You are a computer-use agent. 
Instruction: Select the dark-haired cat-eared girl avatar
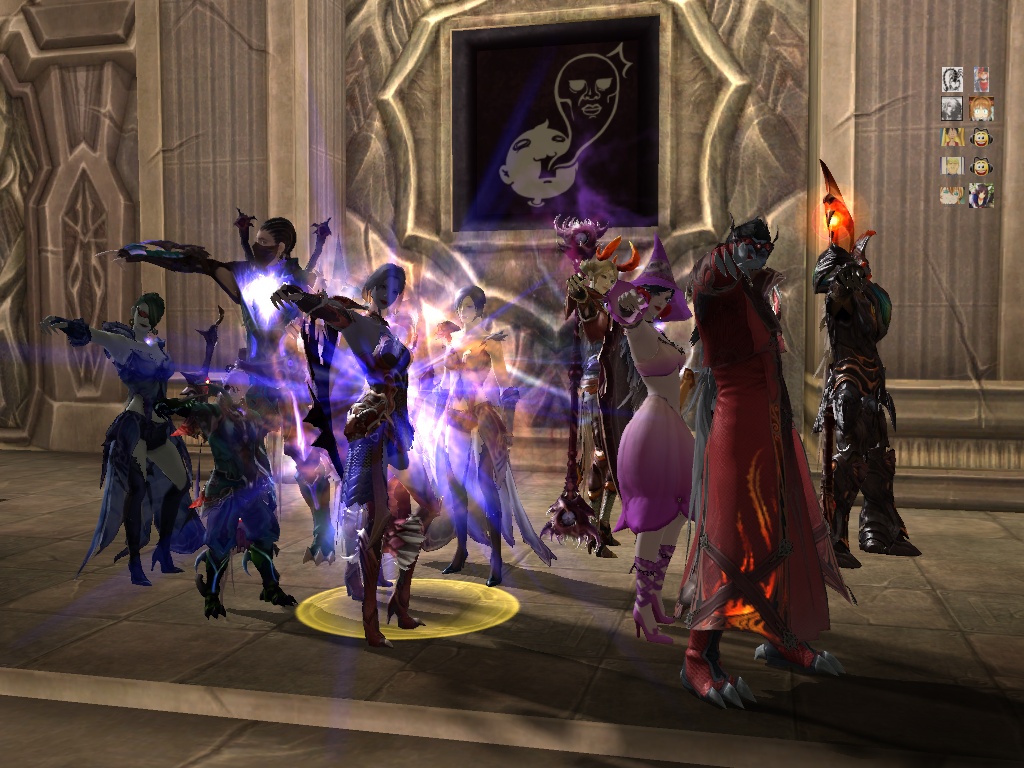pyautogui.click(x=981, y=195)
